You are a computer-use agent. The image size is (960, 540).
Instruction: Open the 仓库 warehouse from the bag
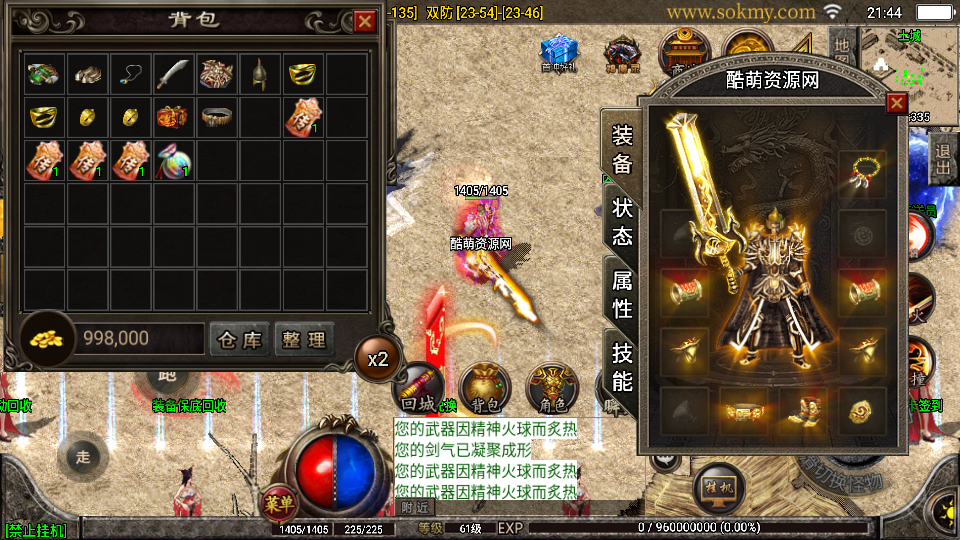pyautogui.click(x=239, y=339)
